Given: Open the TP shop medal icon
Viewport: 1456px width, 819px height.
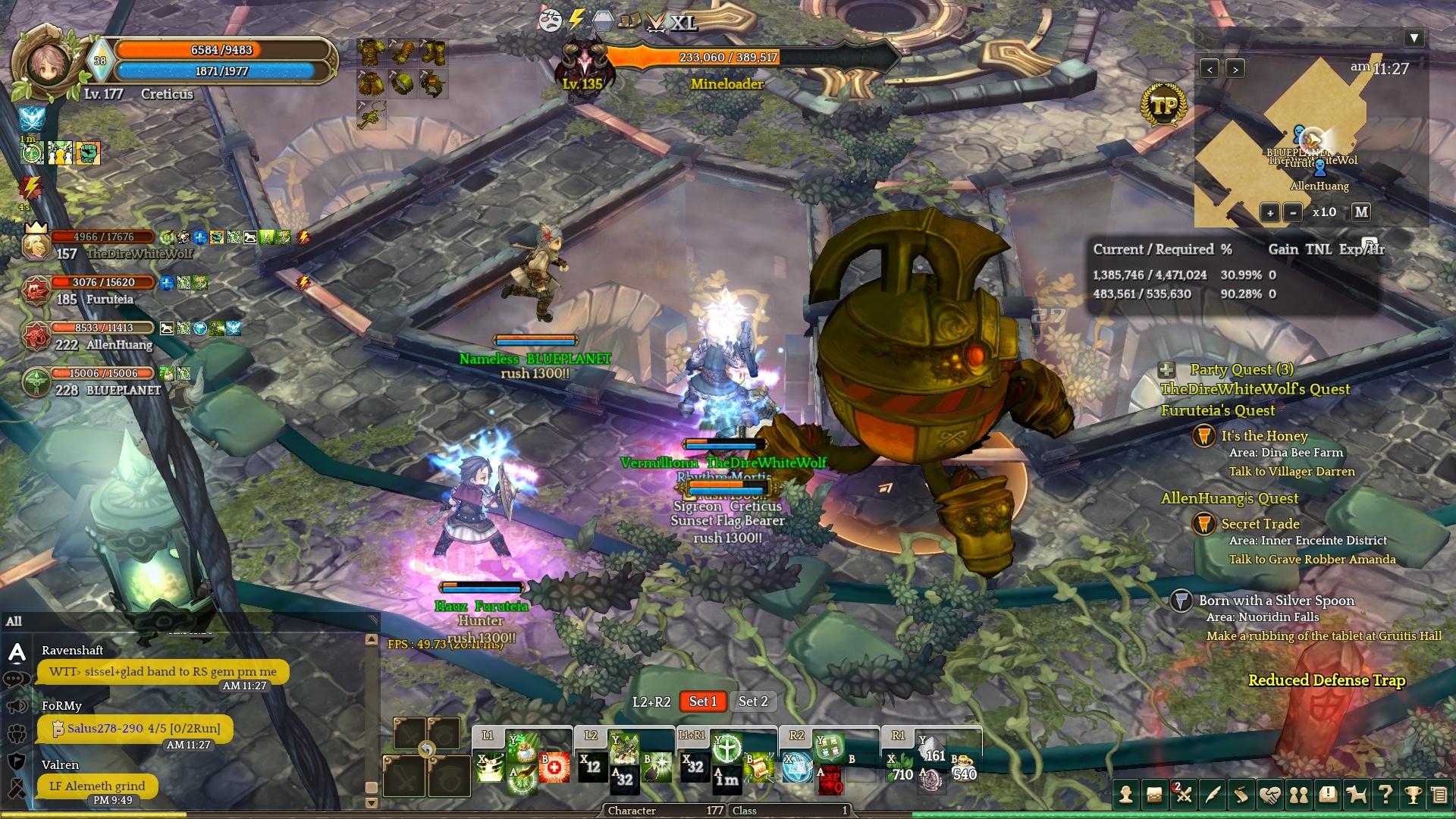Looking at the screenshot, I should tap(1163, 105).
